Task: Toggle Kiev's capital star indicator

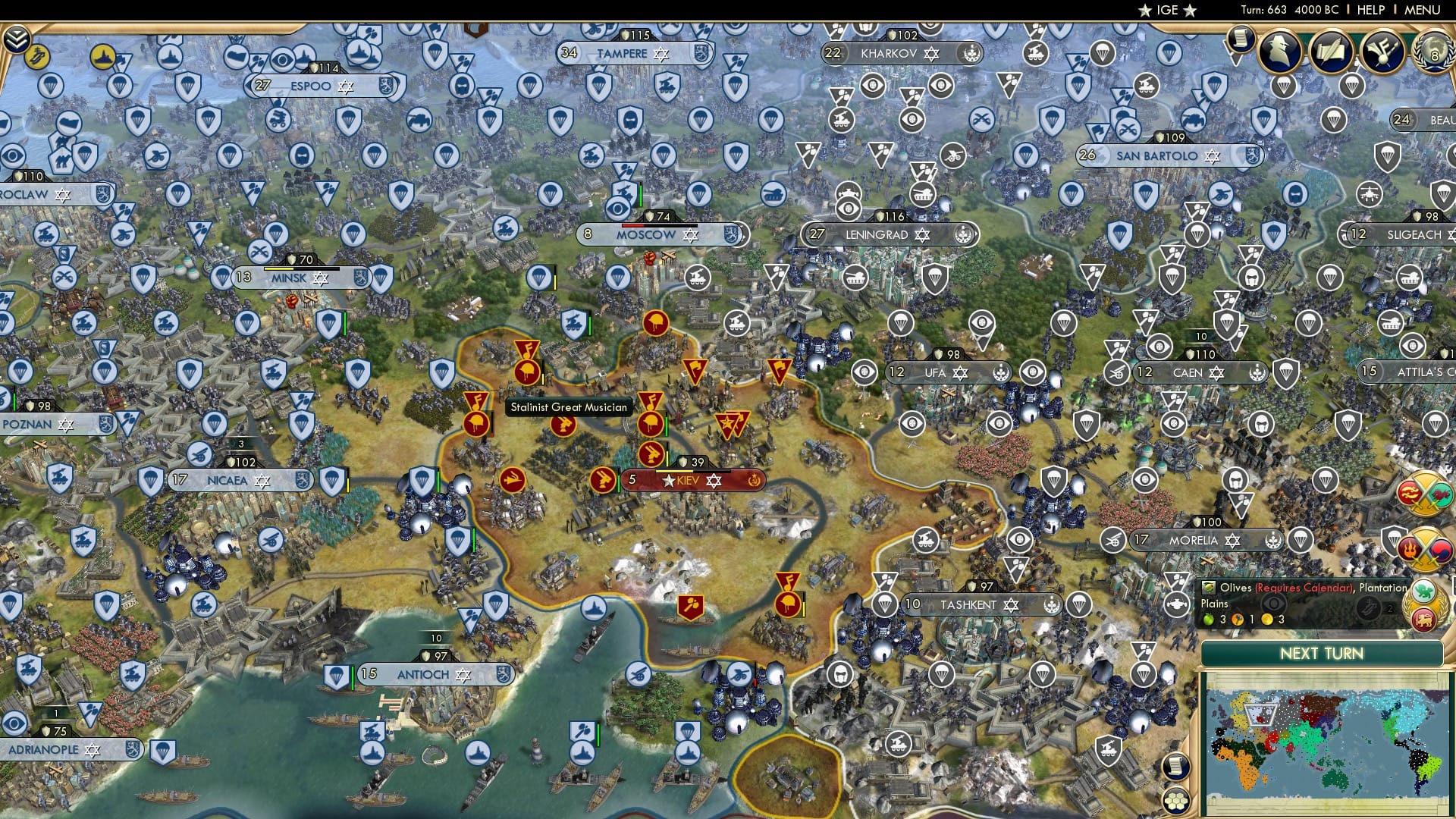Action: pyautogui.click(x=667, y=480)
